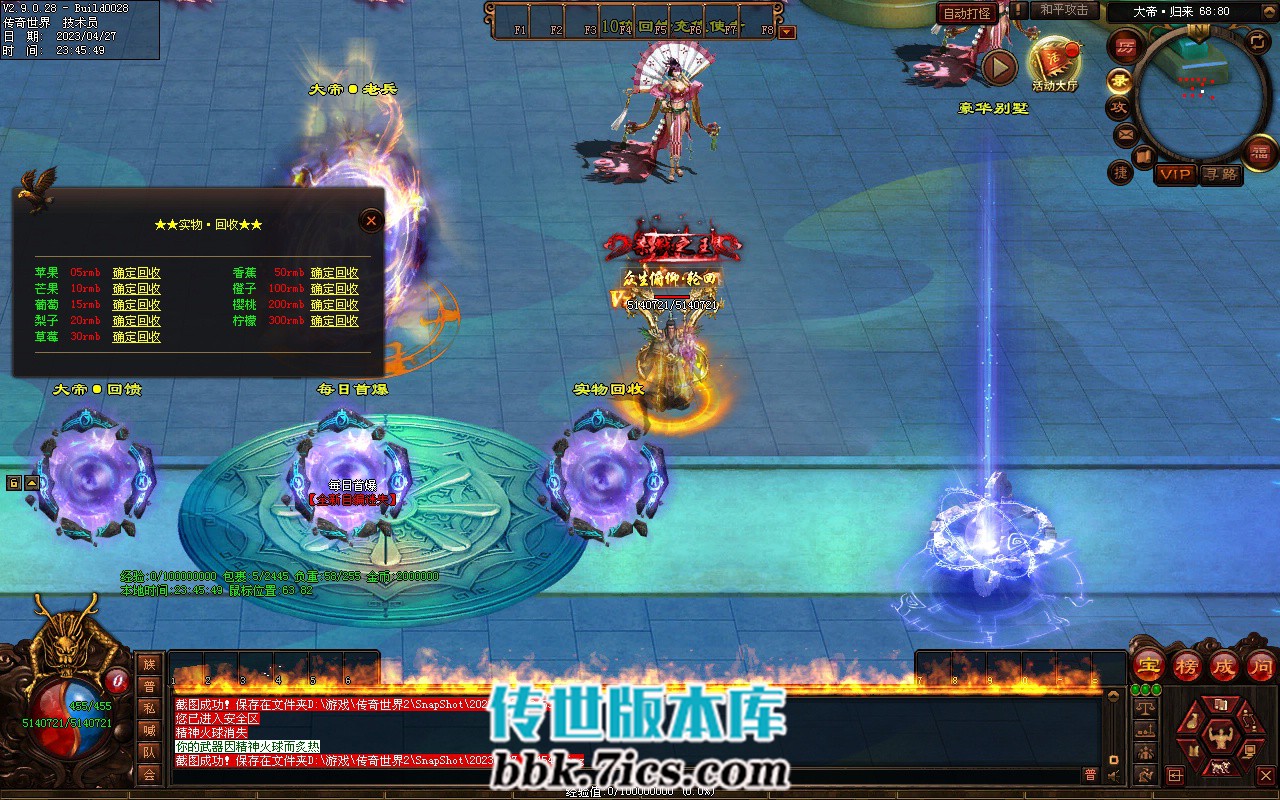1280x800 pixels.
Task: Close the 实物·回收 recycling panel
Action: [371, 220]
